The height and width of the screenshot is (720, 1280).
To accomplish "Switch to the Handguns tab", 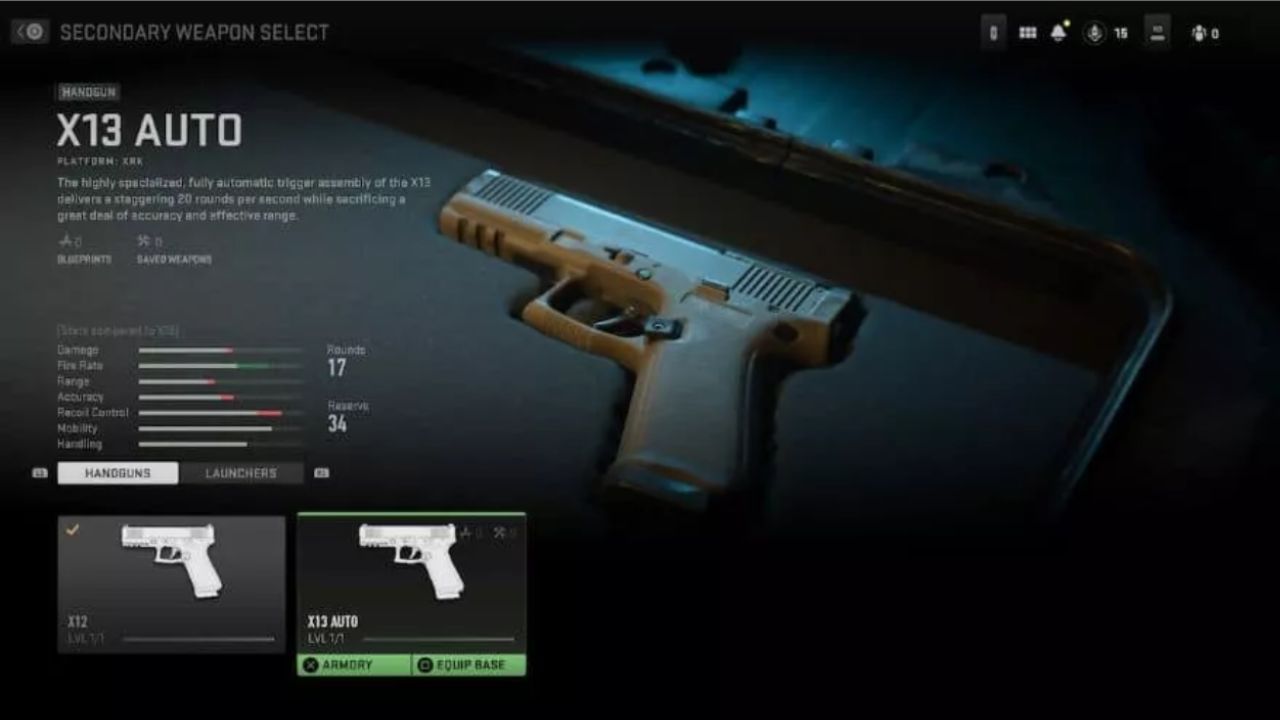I will [x=116, y=472].
